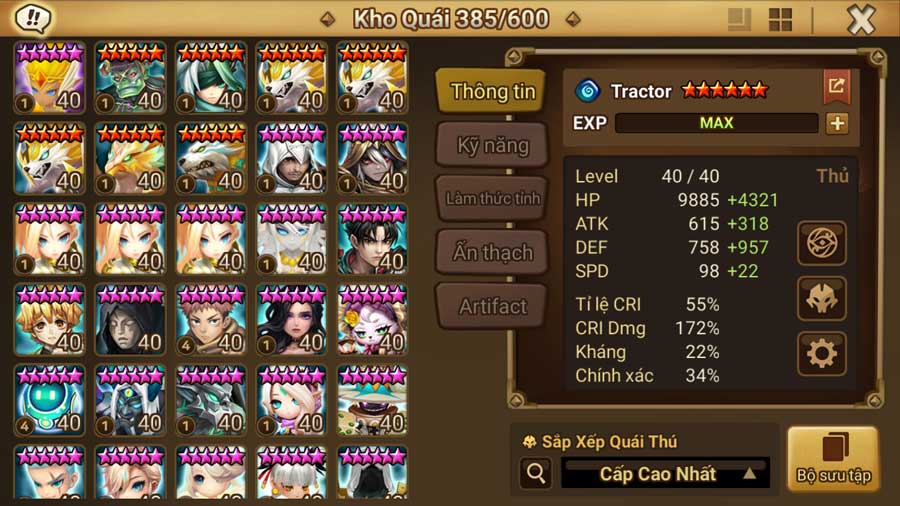Click the monster mask icon button
The height and width of the screenshot is (506, 900).
[x=822, y=298]
